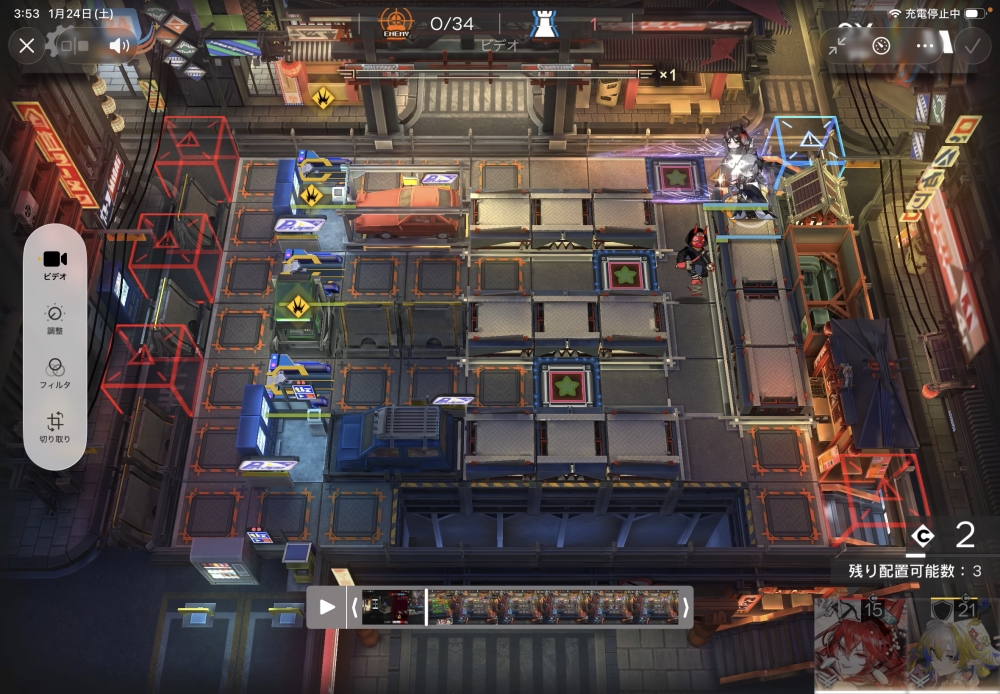Select the blonde operator card costing 21
1000x694 pixels.
click(952, 646)
